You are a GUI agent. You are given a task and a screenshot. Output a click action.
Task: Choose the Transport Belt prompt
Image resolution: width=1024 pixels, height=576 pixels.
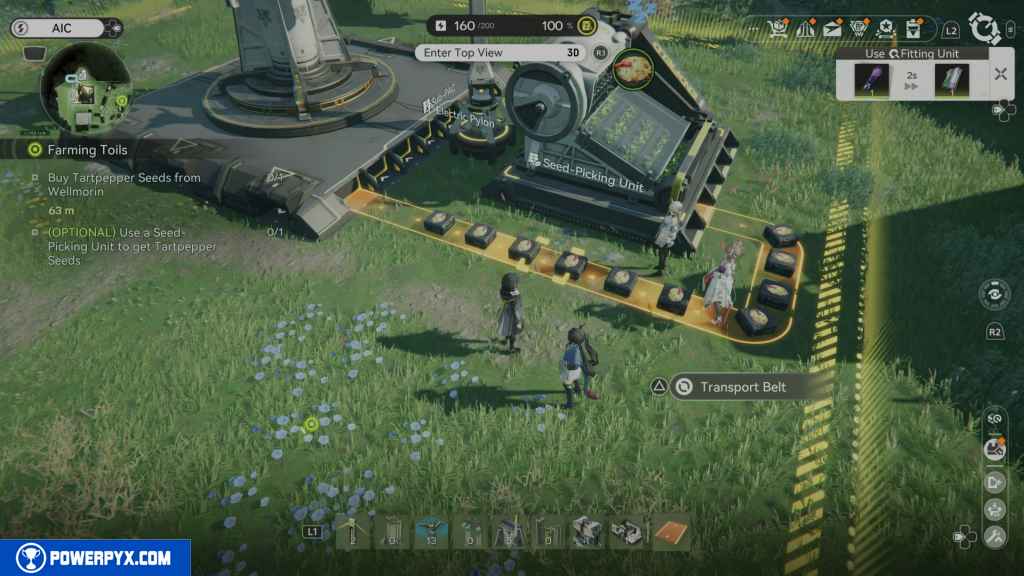click(x=742, y=387)
